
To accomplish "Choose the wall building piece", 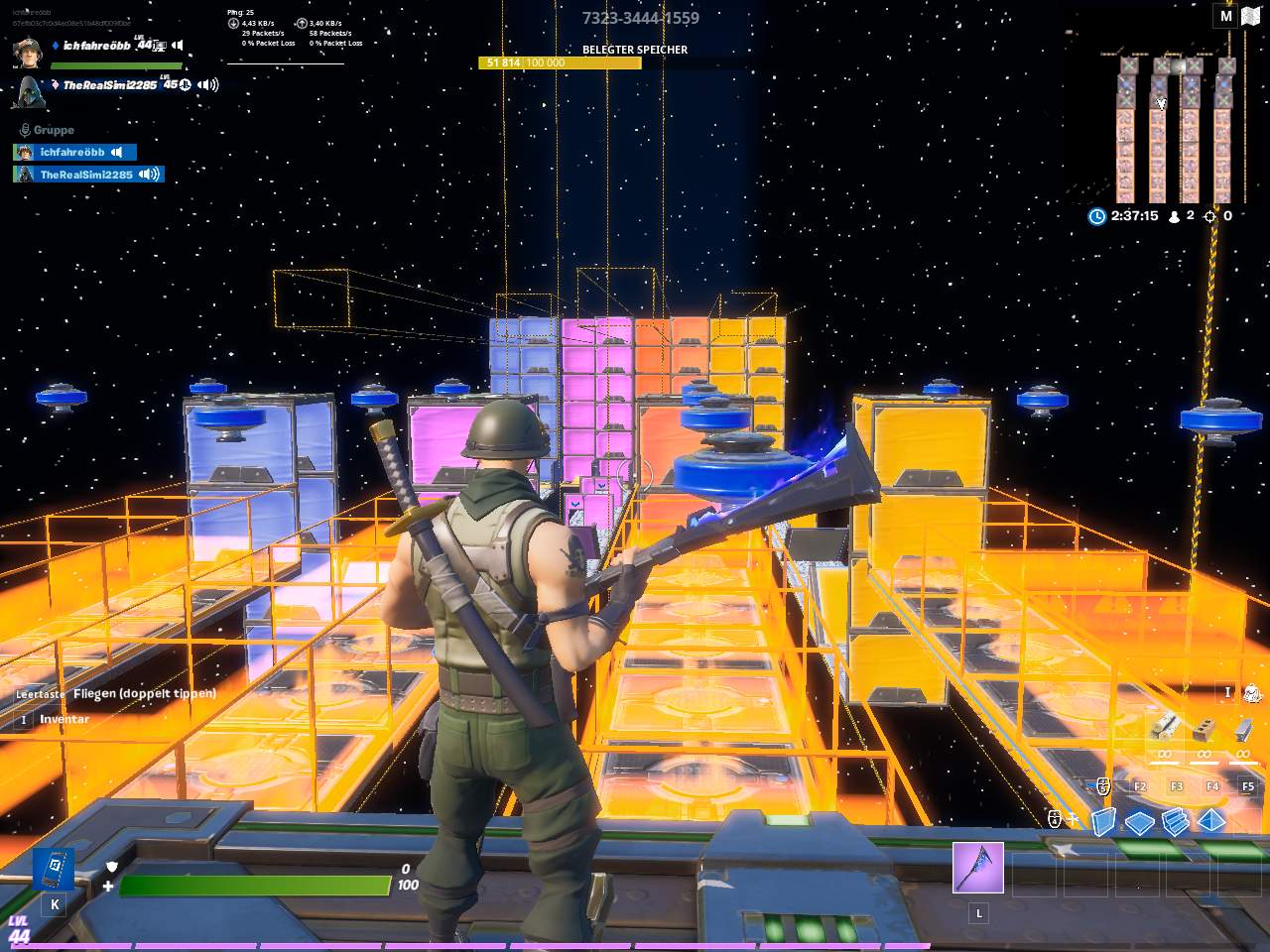I will [1104, 821].
